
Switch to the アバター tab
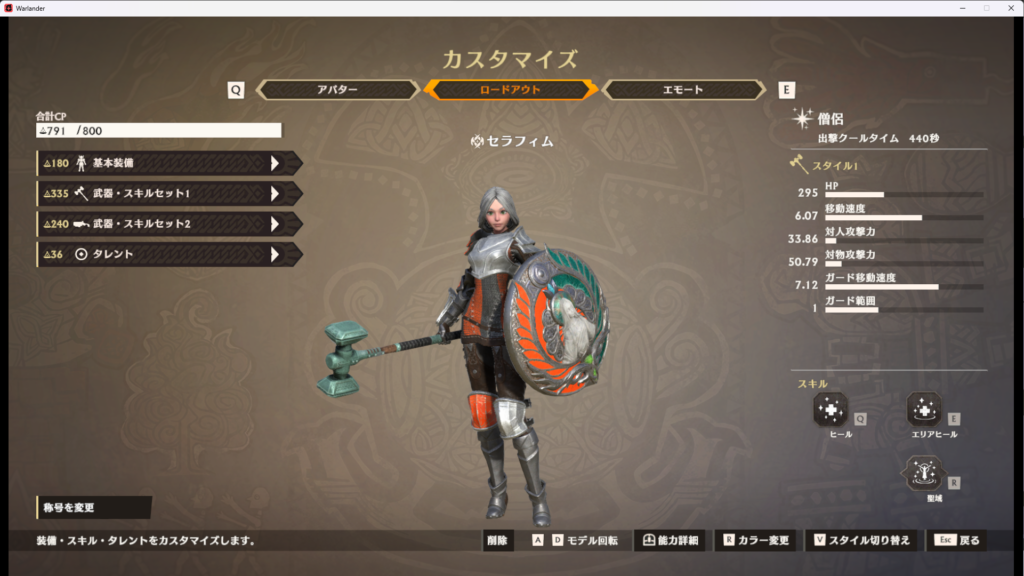[337, 90]
